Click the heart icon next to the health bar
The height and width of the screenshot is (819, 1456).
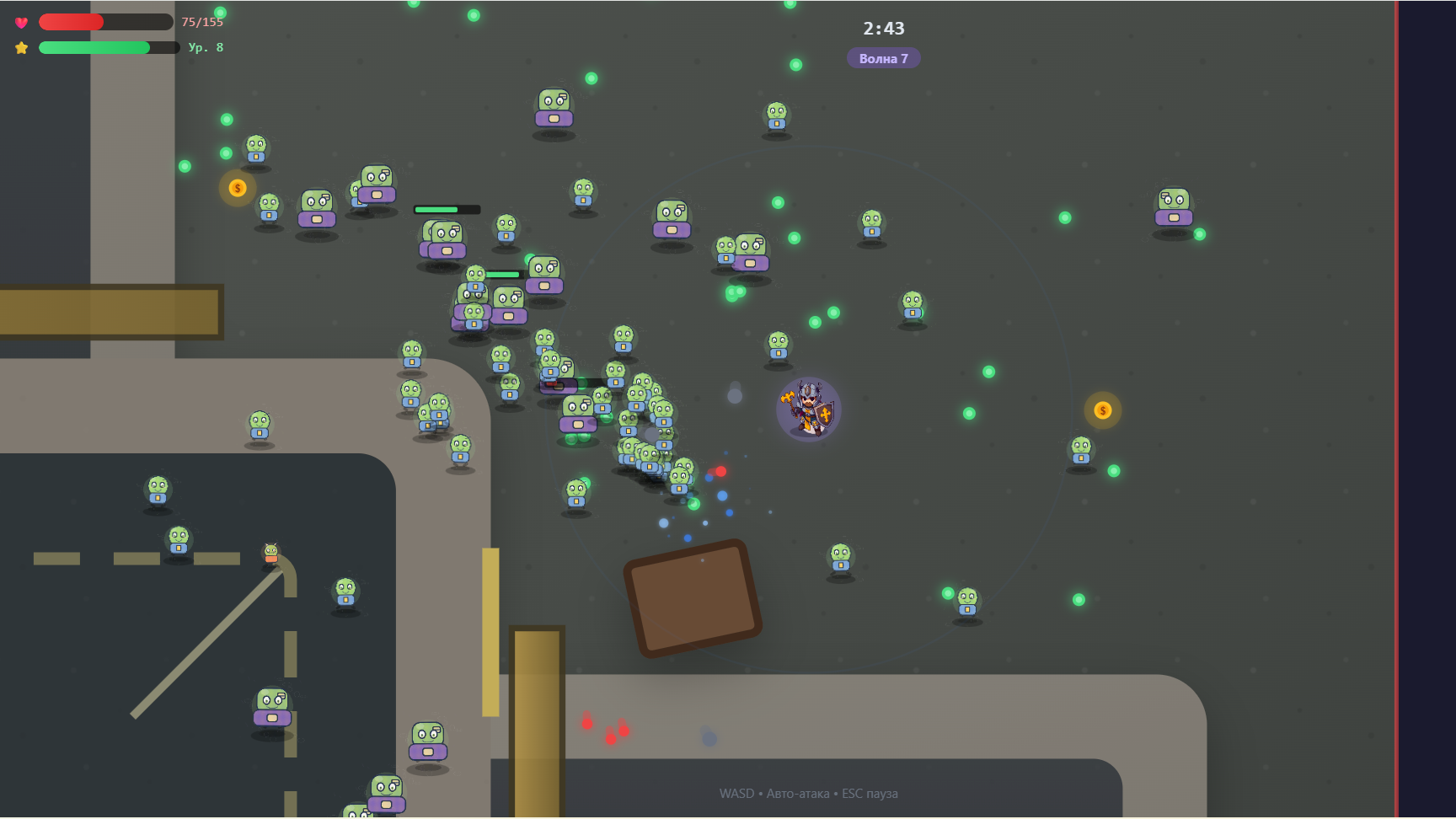[x=20, y=22]
